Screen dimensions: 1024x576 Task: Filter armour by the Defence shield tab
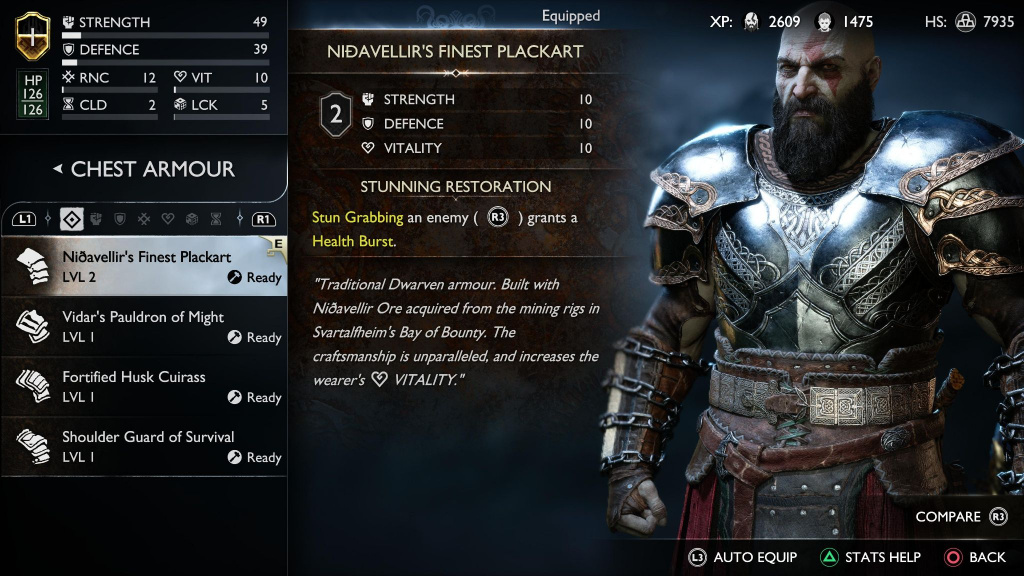tap(120, 219)
